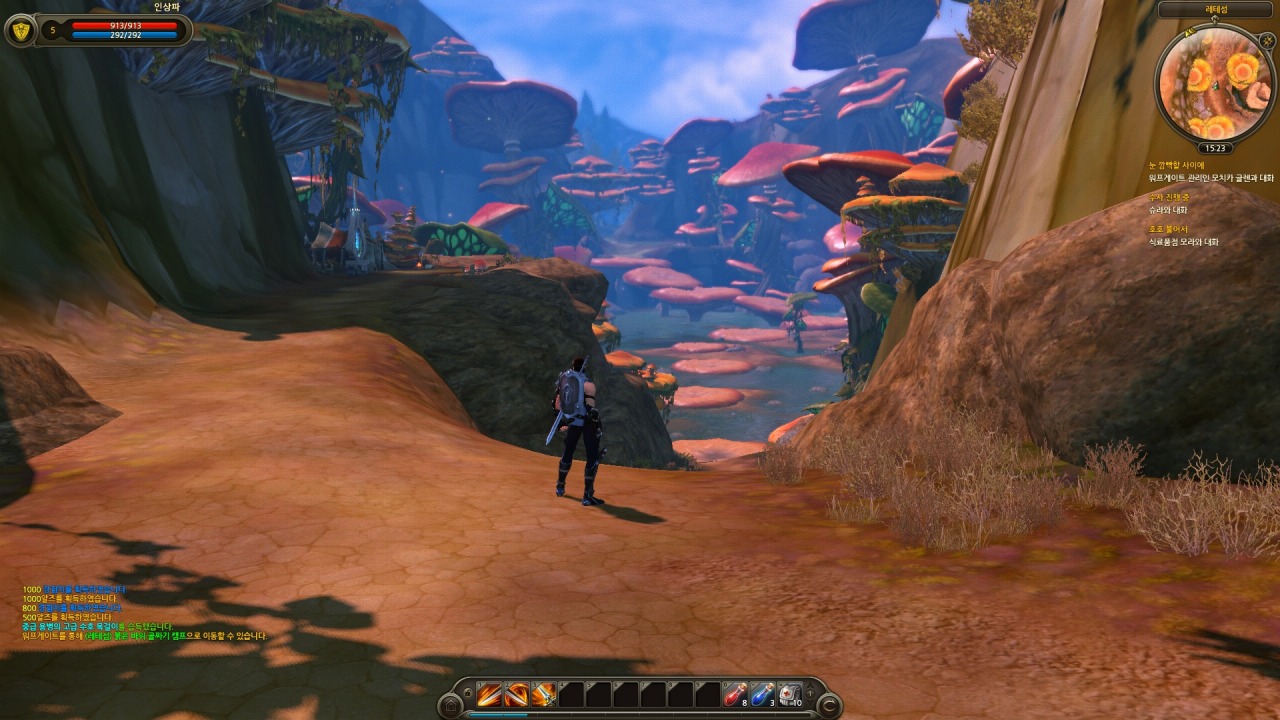
Task: Open the home menu button left of hotbar
Action: pos(450,706)
